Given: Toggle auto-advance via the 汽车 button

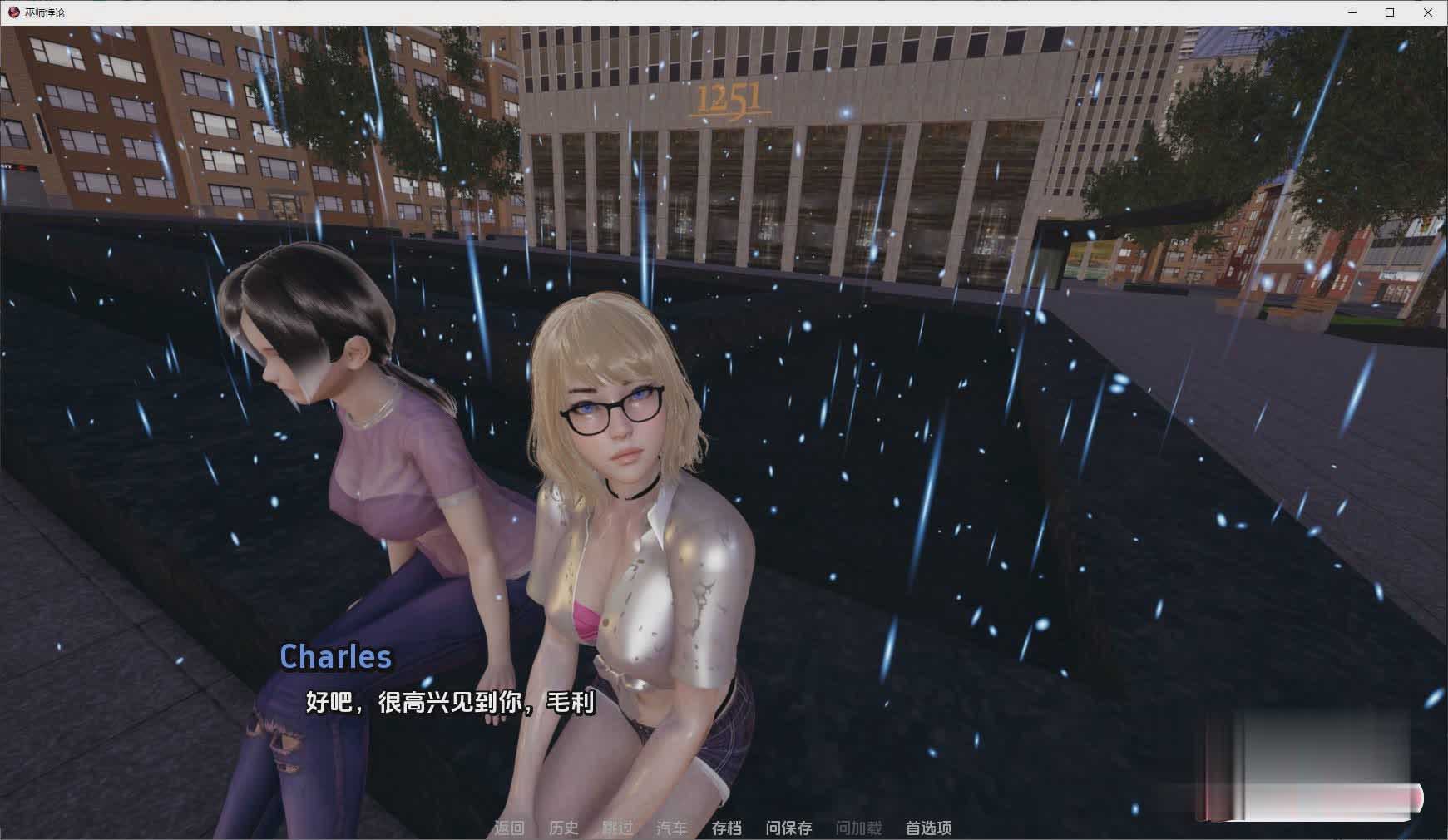Looking at the screenshot, I should [x=671, y=828].
